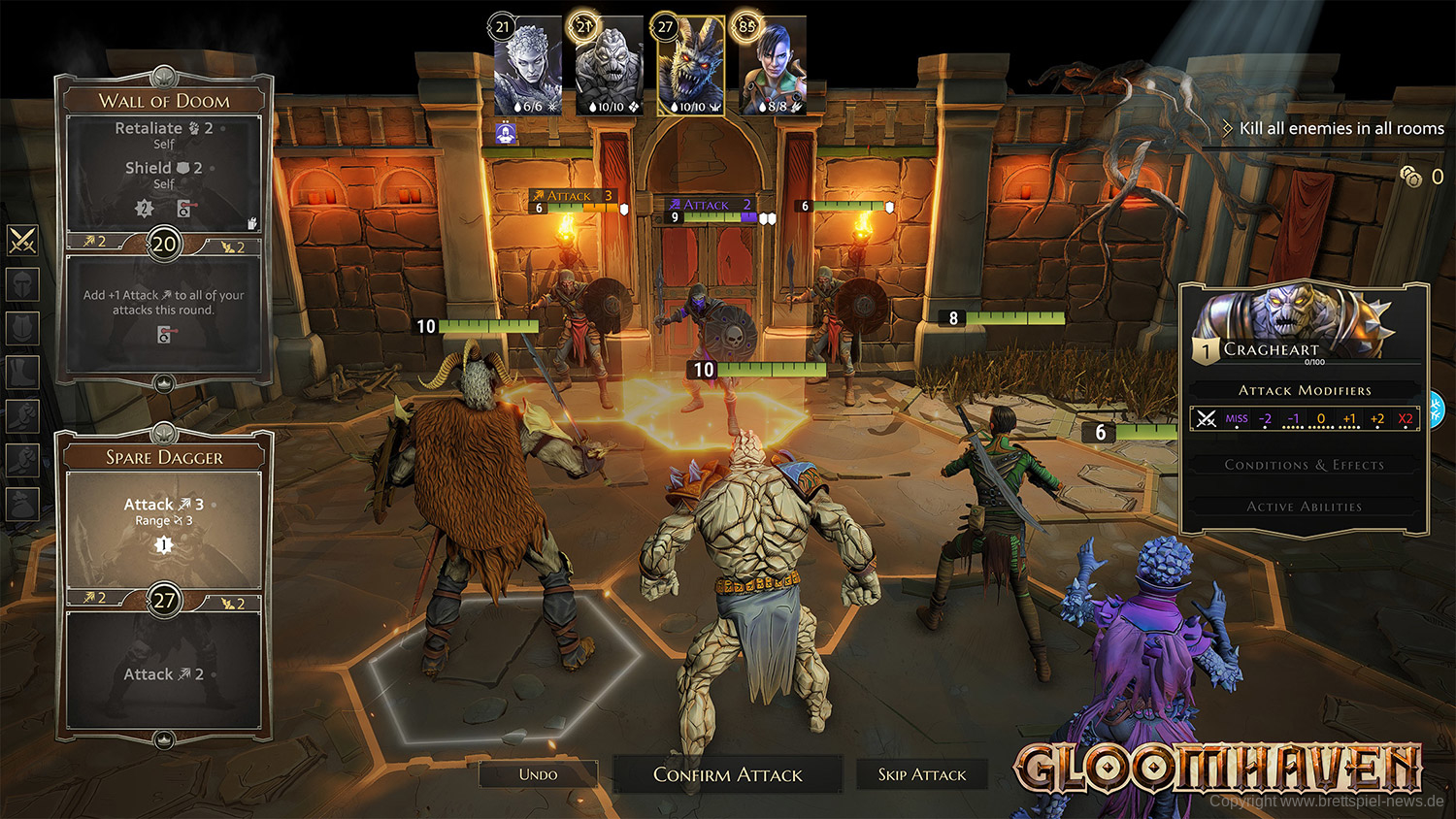Image resolution: width=1456 pixels, height=819 pixels.
Task: Expand the Conditions & Effects section
Action: (1304, 465)
